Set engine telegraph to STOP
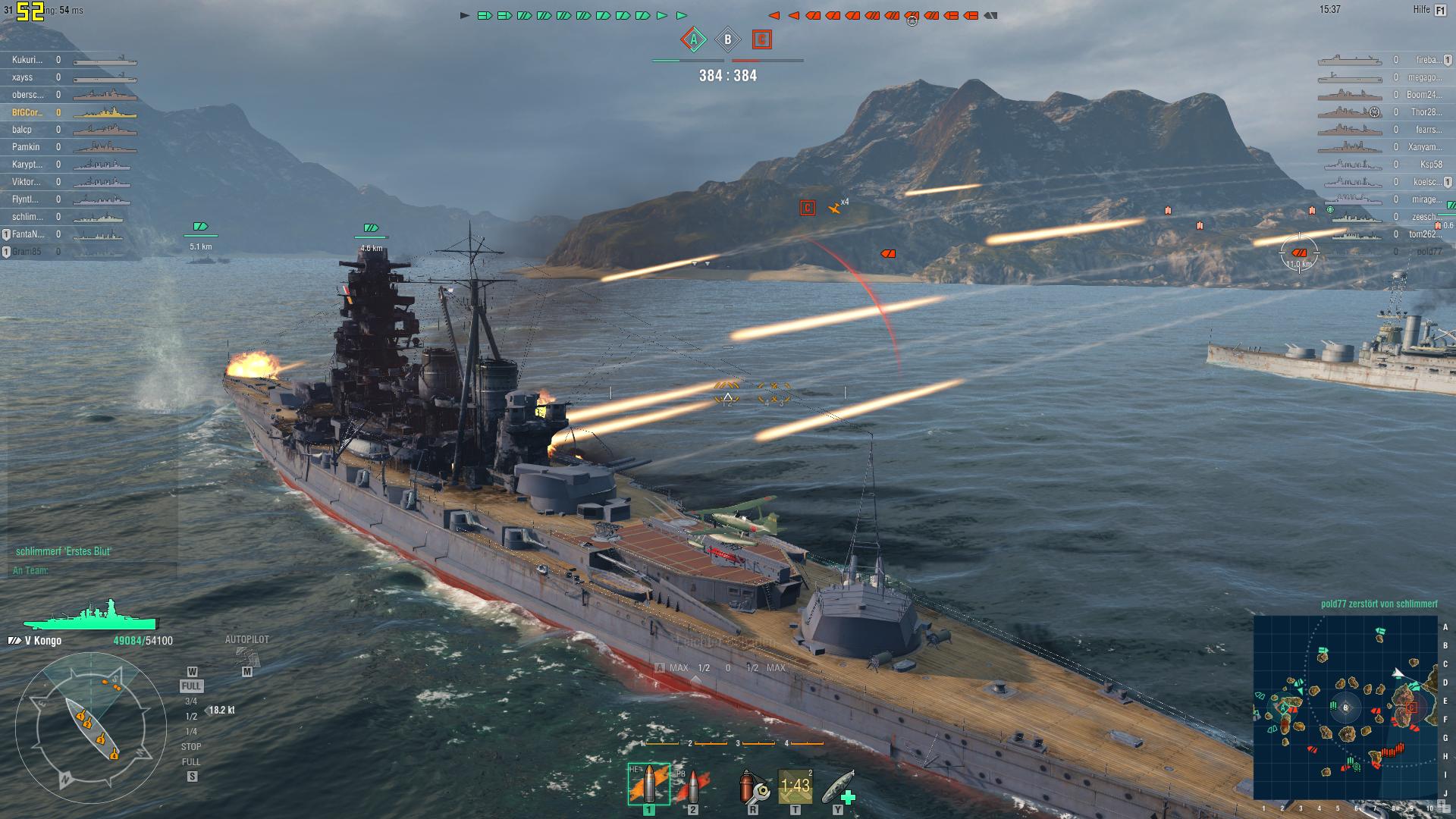Viewport: 1456px width, 819px height. tap(191, 747)
